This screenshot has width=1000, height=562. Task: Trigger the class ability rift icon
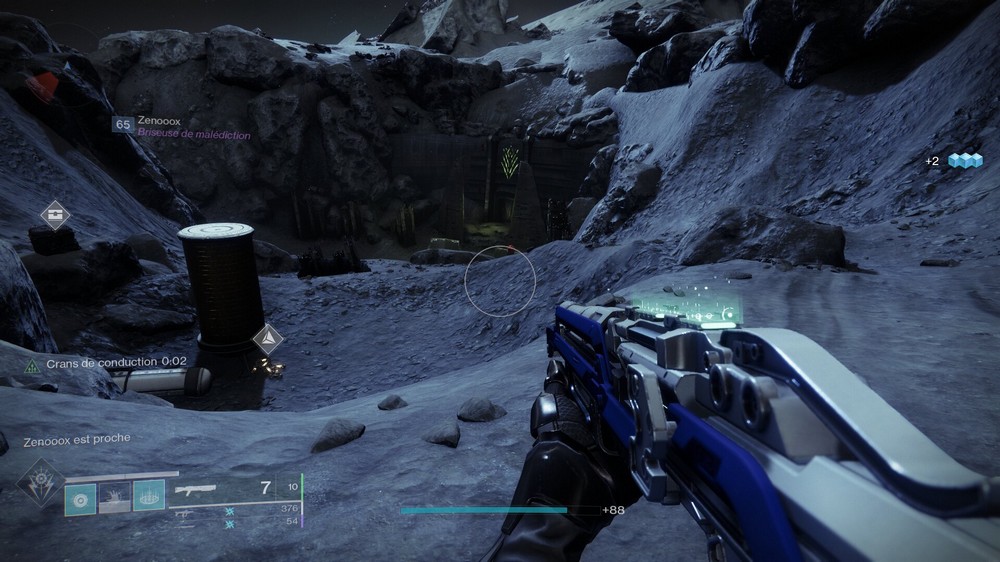pyautogui.click(x=149, y=497)
